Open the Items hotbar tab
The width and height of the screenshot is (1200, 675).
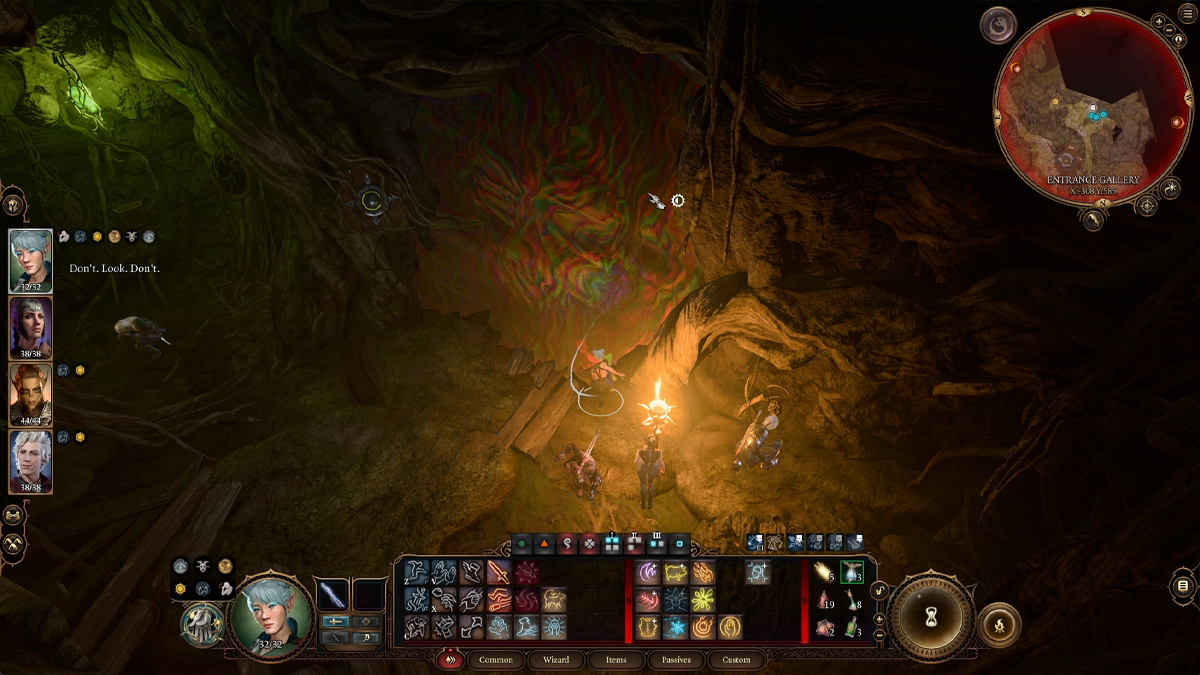tap(616, 660)
